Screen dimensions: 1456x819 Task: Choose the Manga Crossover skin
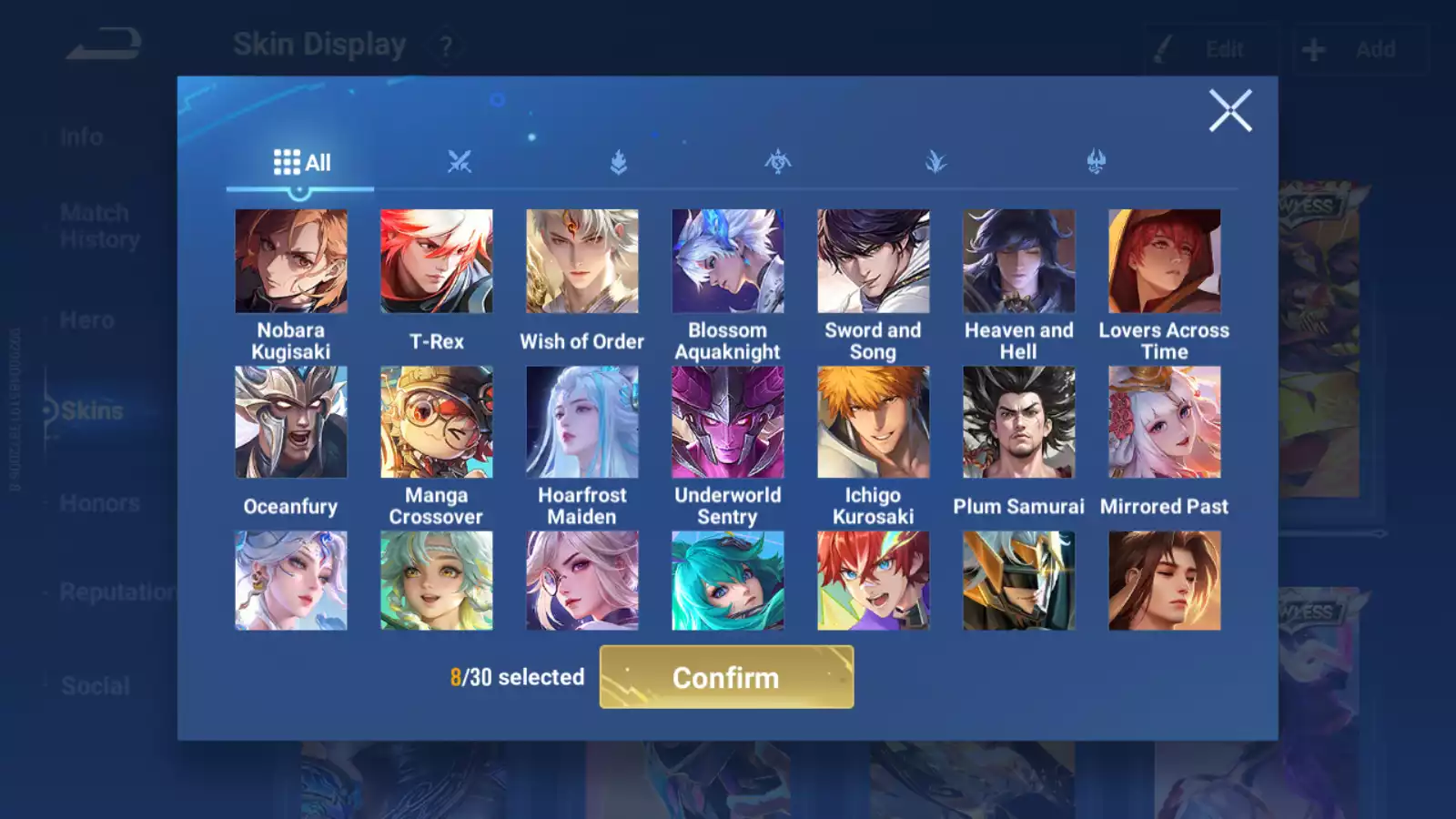click(437, 422)
